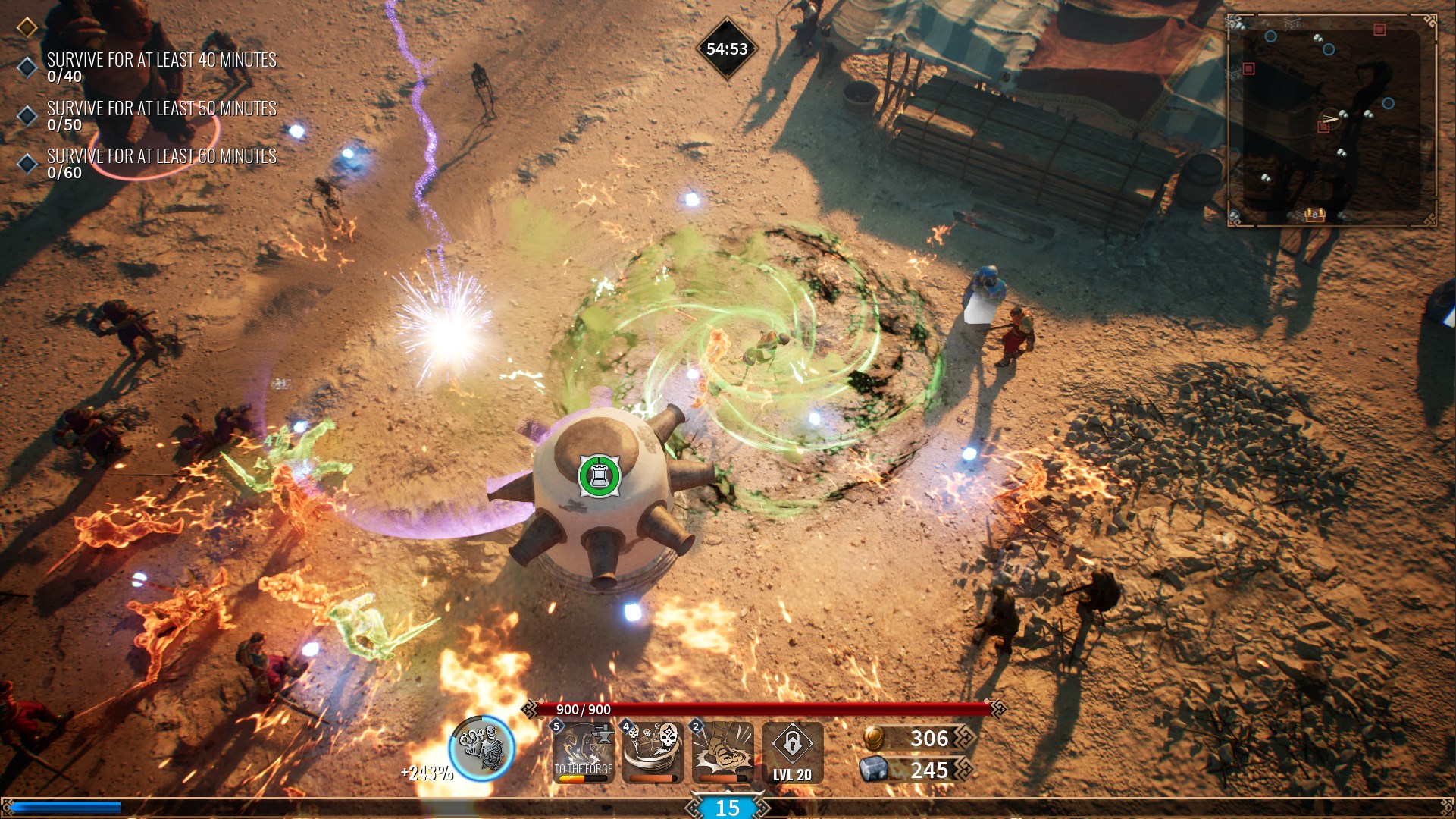
Task: Select the locked LVL 20 ability slot
Action: pos(792,752)
